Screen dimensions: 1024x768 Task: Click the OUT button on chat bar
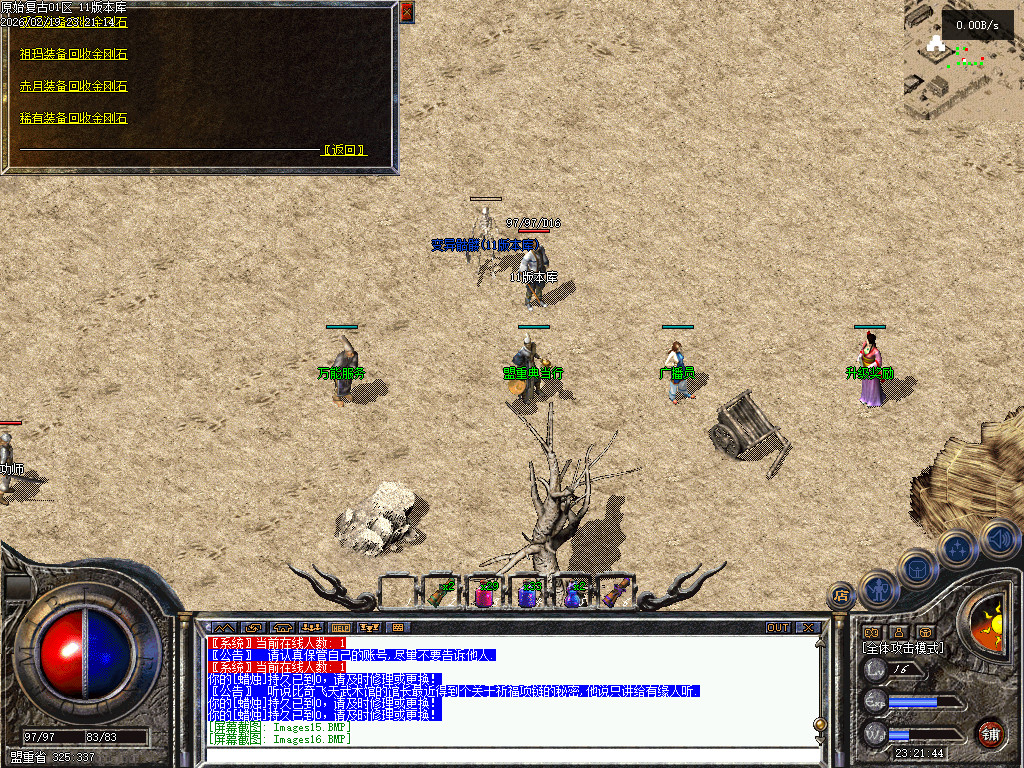point(778,628)
